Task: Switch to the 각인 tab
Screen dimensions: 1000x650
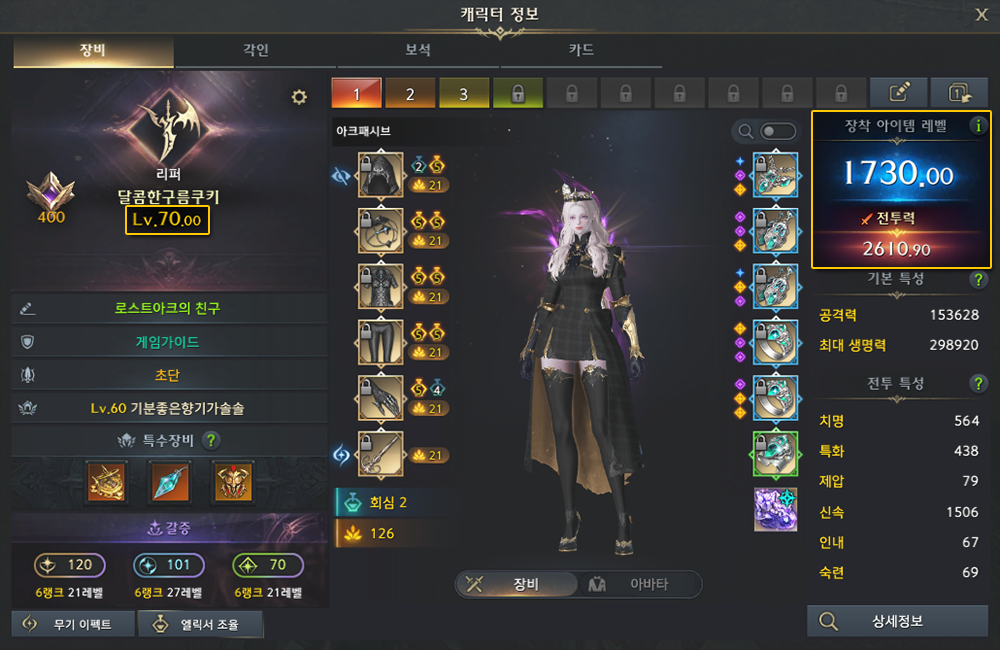Action: (255, 51)
